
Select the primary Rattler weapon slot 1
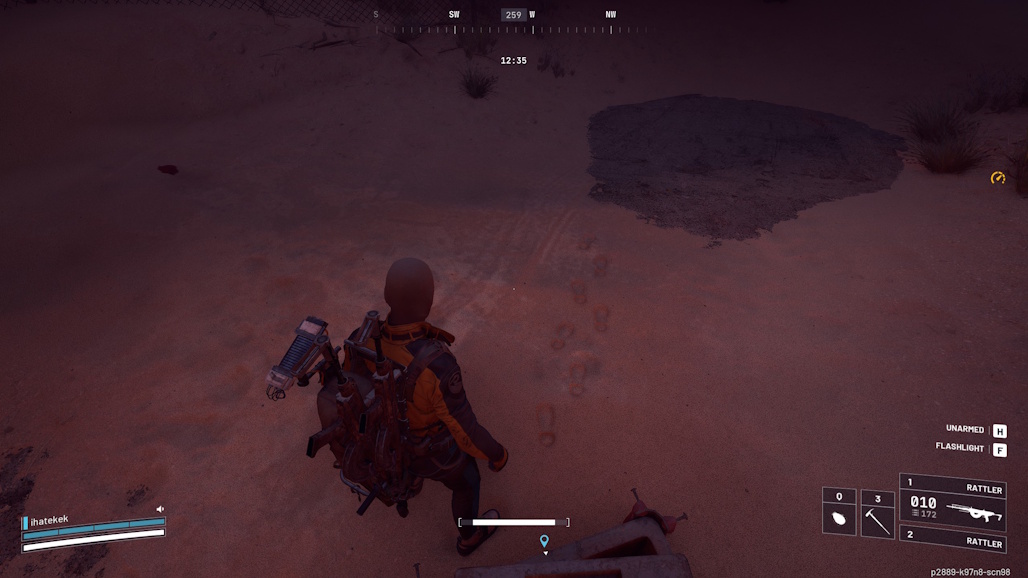coord(953,499)
